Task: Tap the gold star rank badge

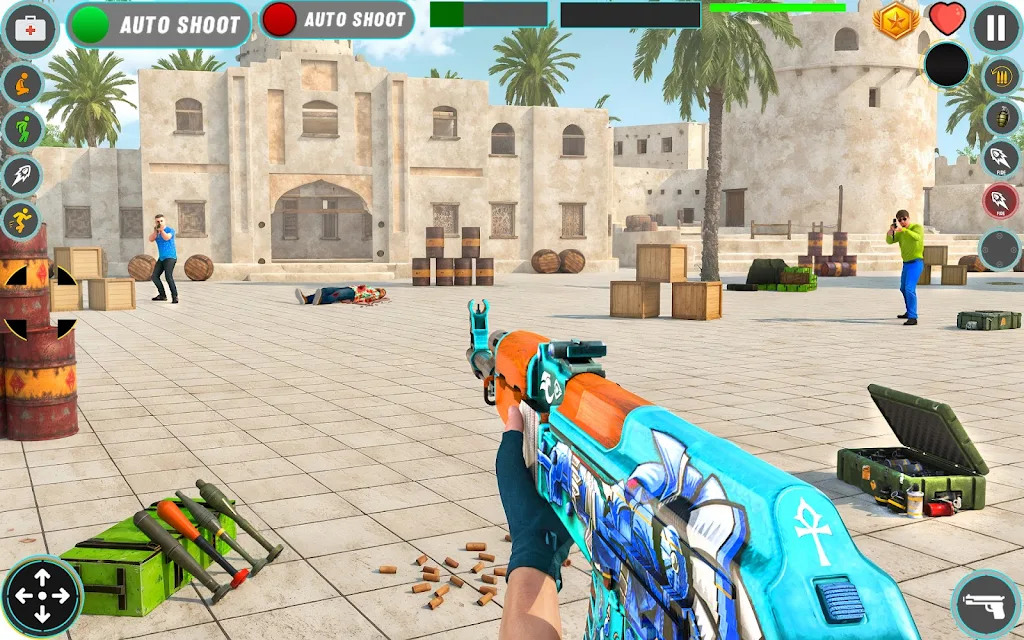Action: coord(895,19)
